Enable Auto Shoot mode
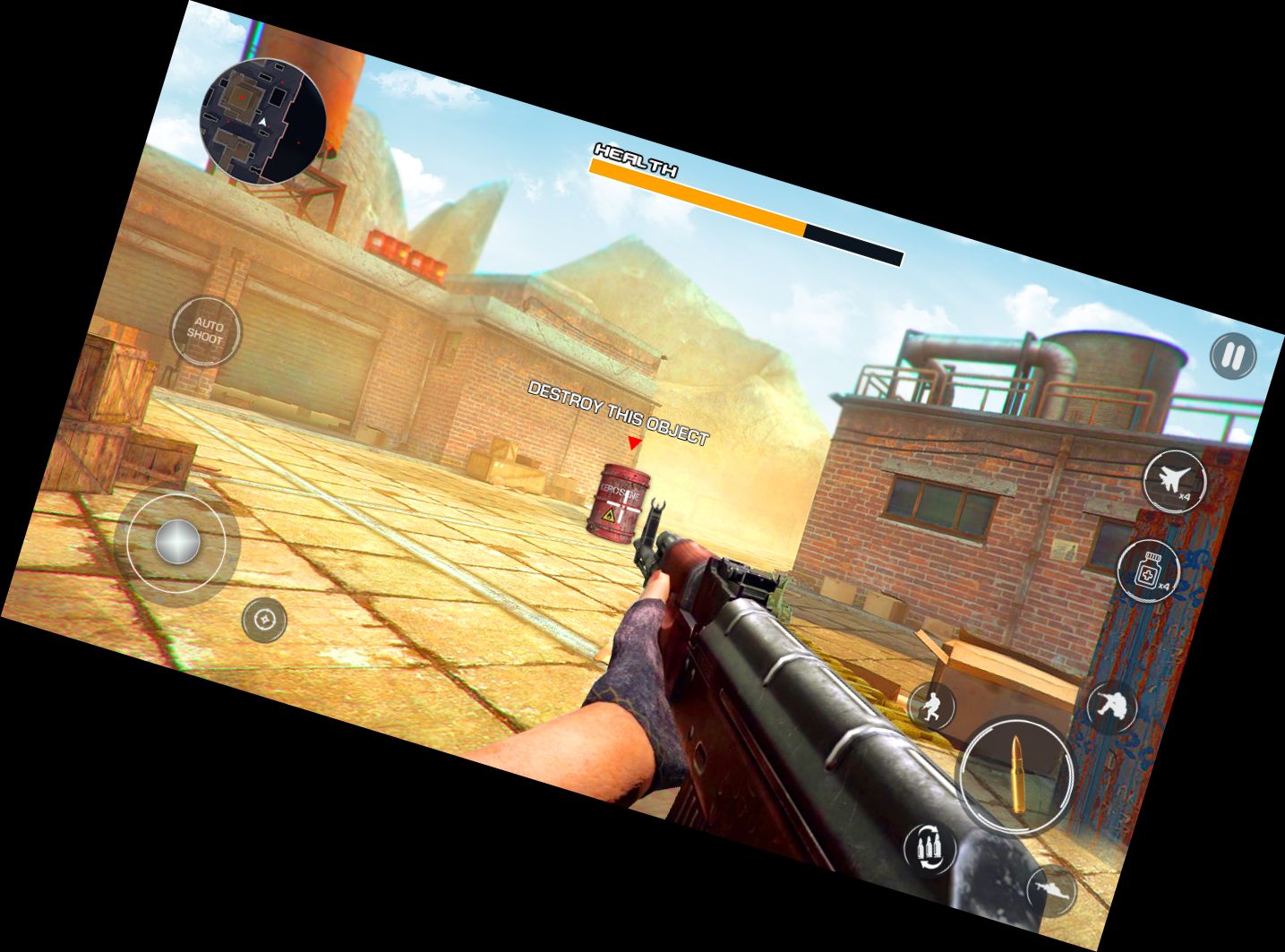 pos(208,330)
